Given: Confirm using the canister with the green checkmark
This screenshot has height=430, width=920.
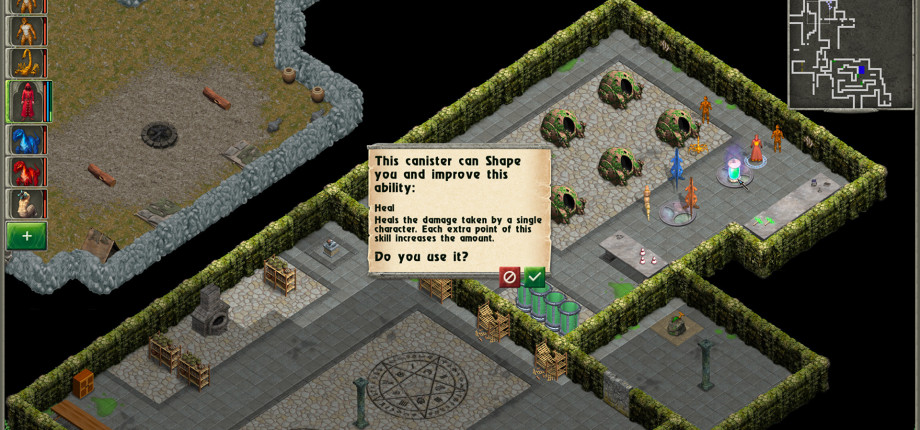Looking at the screenshot, I should pyautogui.click(x=535, y=277).
